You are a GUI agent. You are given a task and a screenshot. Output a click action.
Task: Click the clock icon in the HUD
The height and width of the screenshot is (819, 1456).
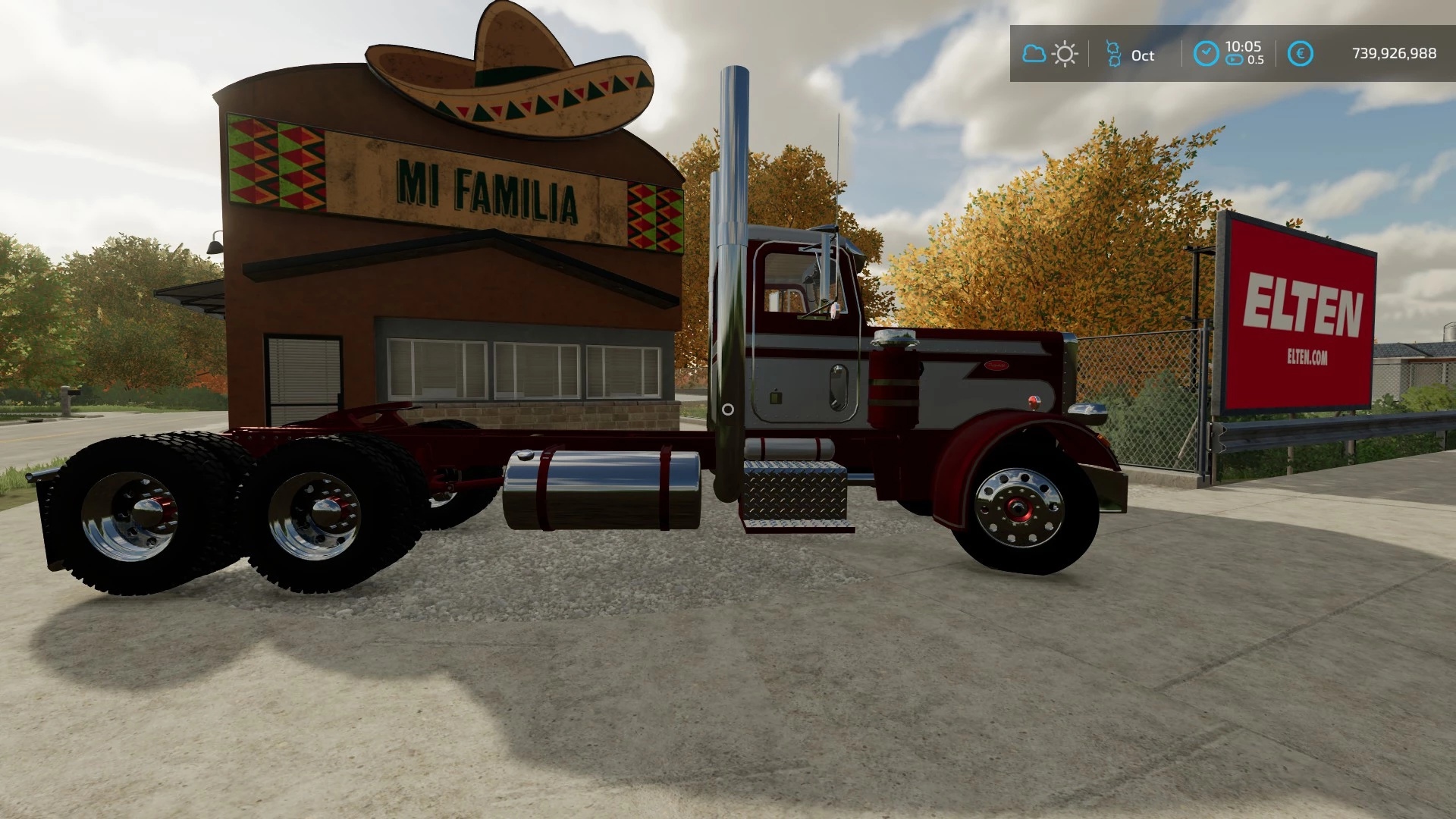1206,53
